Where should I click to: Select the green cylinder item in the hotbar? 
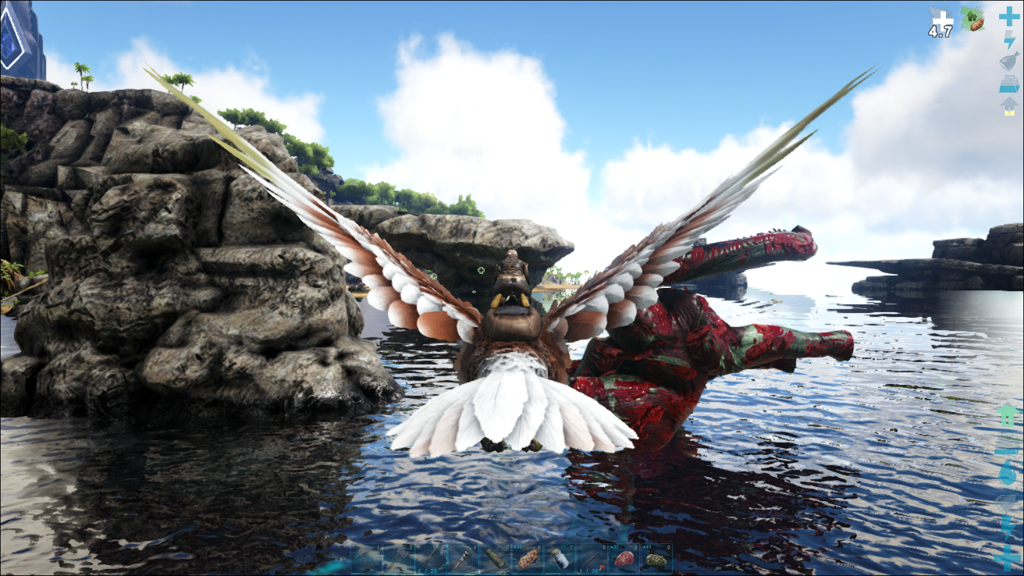(x=495, y=559)
